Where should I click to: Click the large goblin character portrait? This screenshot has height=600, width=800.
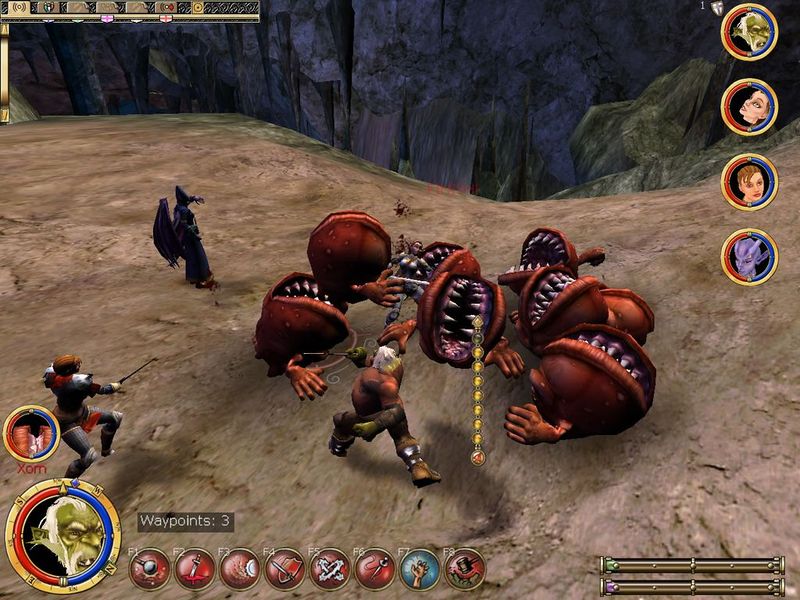[x=63, y=537]
